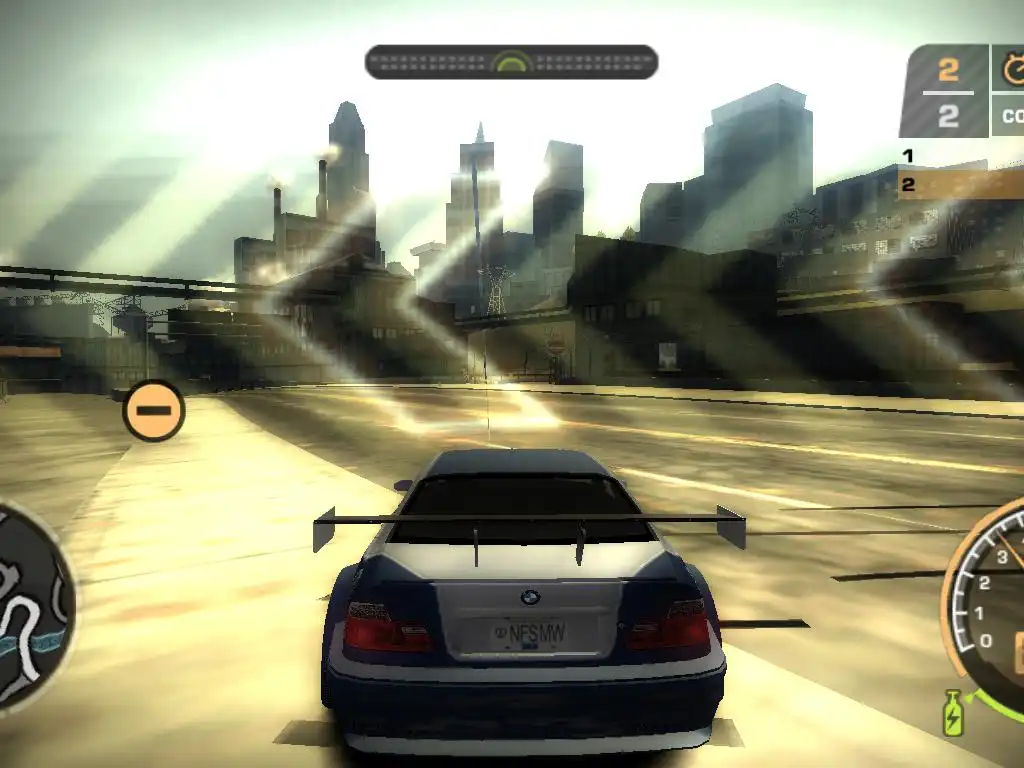The image size is (1024, 768).
Task: Click the orange minus circle icon
Action: pyautogui.click(x=154, y=410)
